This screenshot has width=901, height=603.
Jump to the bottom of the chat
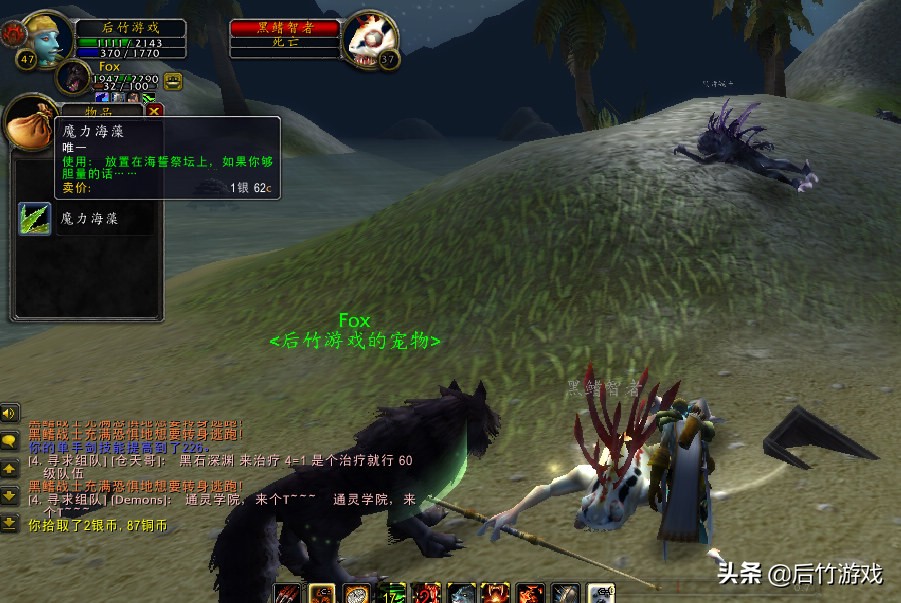(10, 522)
